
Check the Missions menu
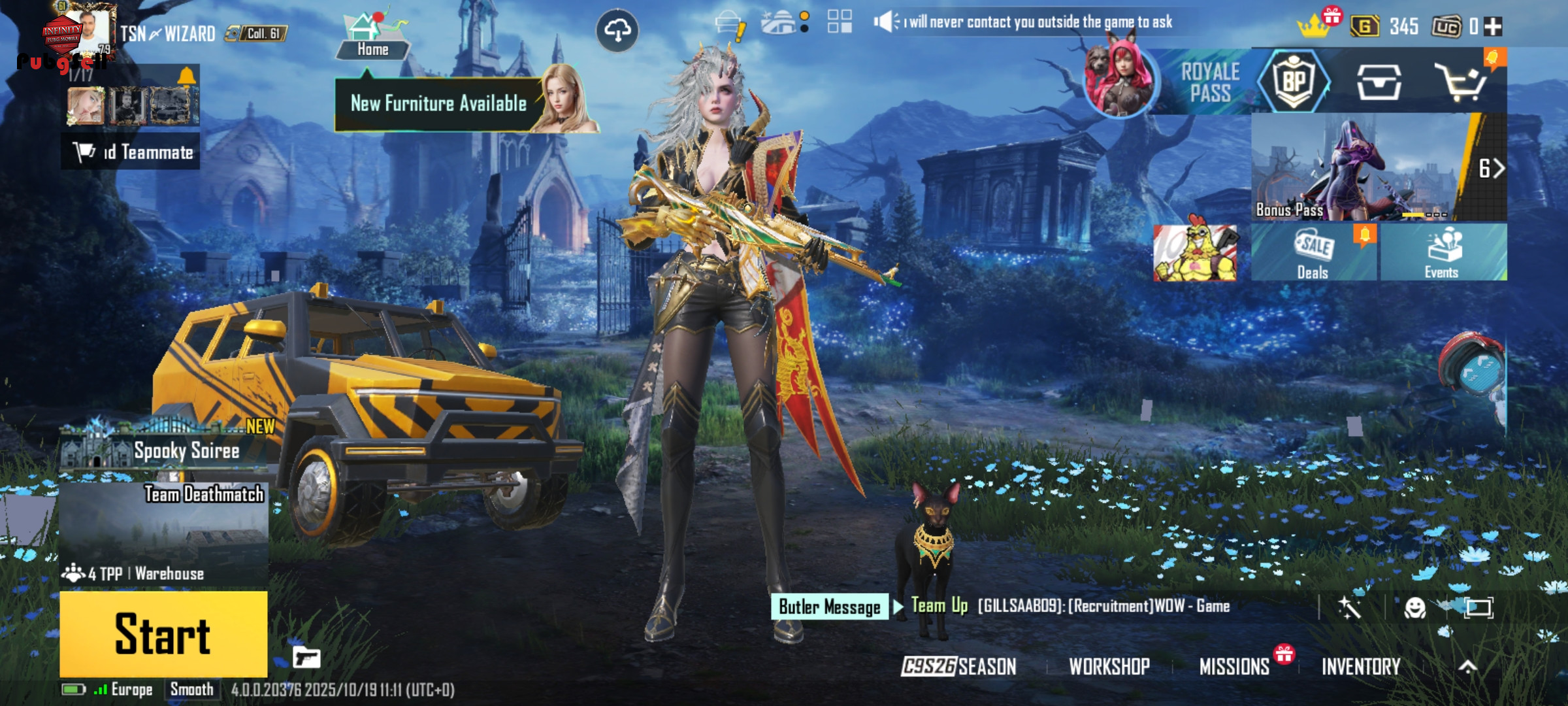(x=1234, y=666)
